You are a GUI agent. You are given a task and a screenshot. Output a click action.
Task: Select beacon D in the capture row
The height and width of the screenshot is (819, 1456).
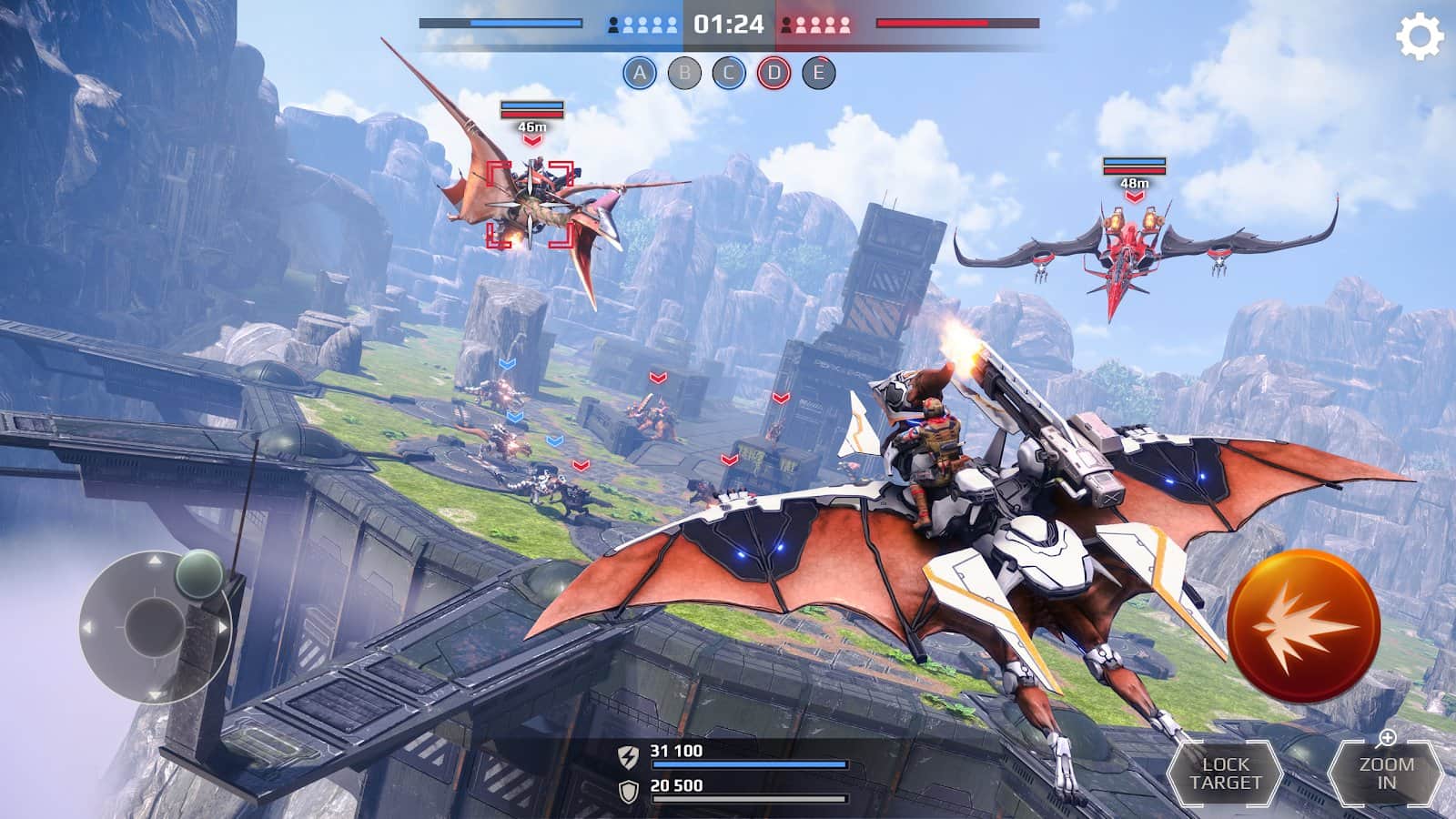click(773, 70)
